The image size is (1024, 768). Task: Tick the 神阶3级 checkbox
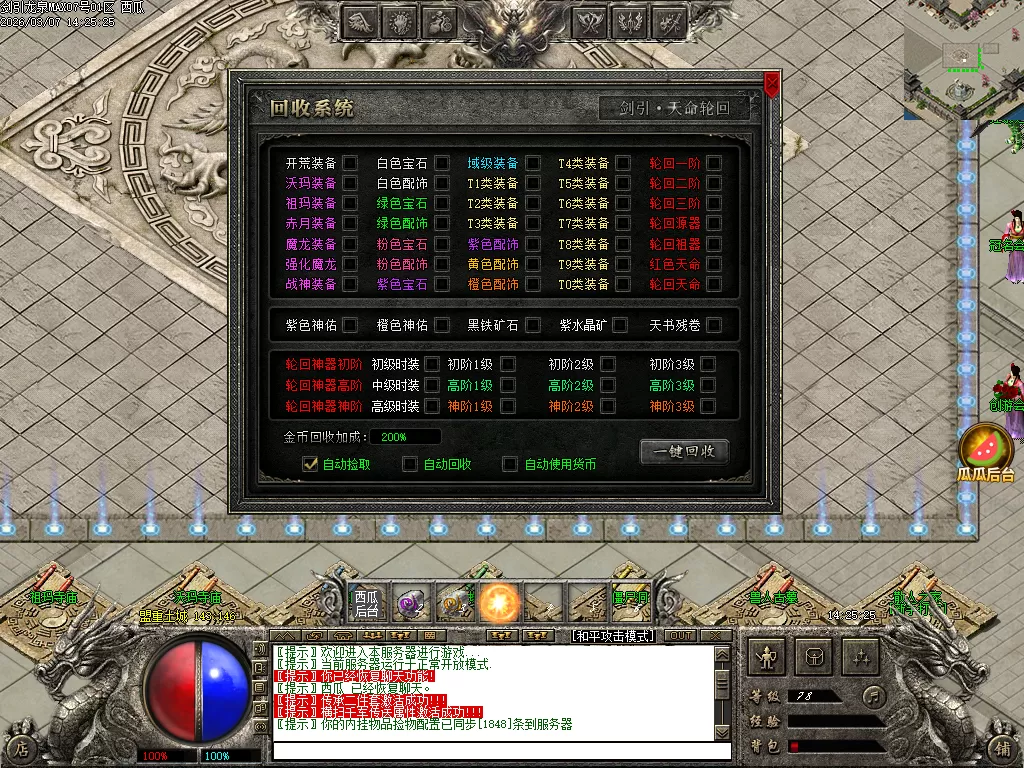click(x=708, y=406)
